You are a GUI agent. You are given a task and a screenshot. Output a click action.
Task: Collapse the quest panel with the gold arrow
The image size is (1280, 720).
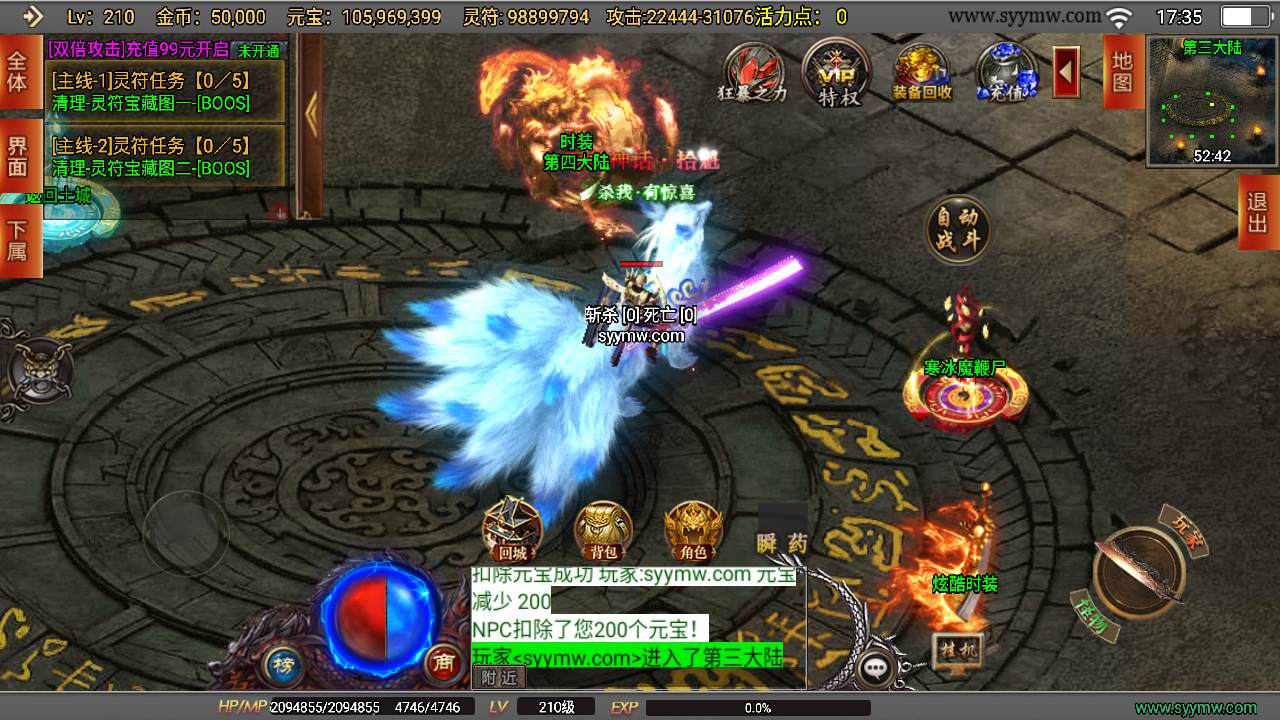(311, 115)
